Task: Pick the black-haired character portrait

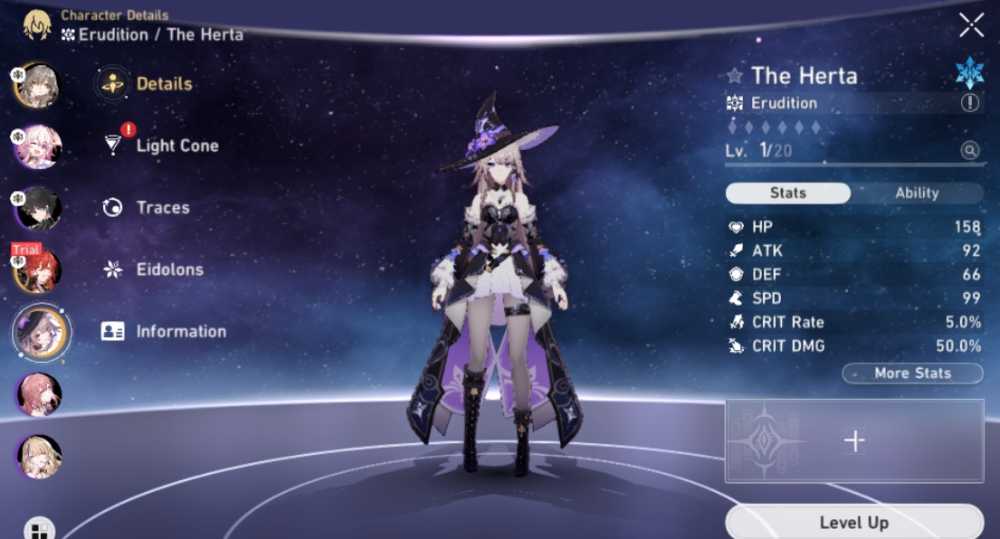Action: point(40,208)
